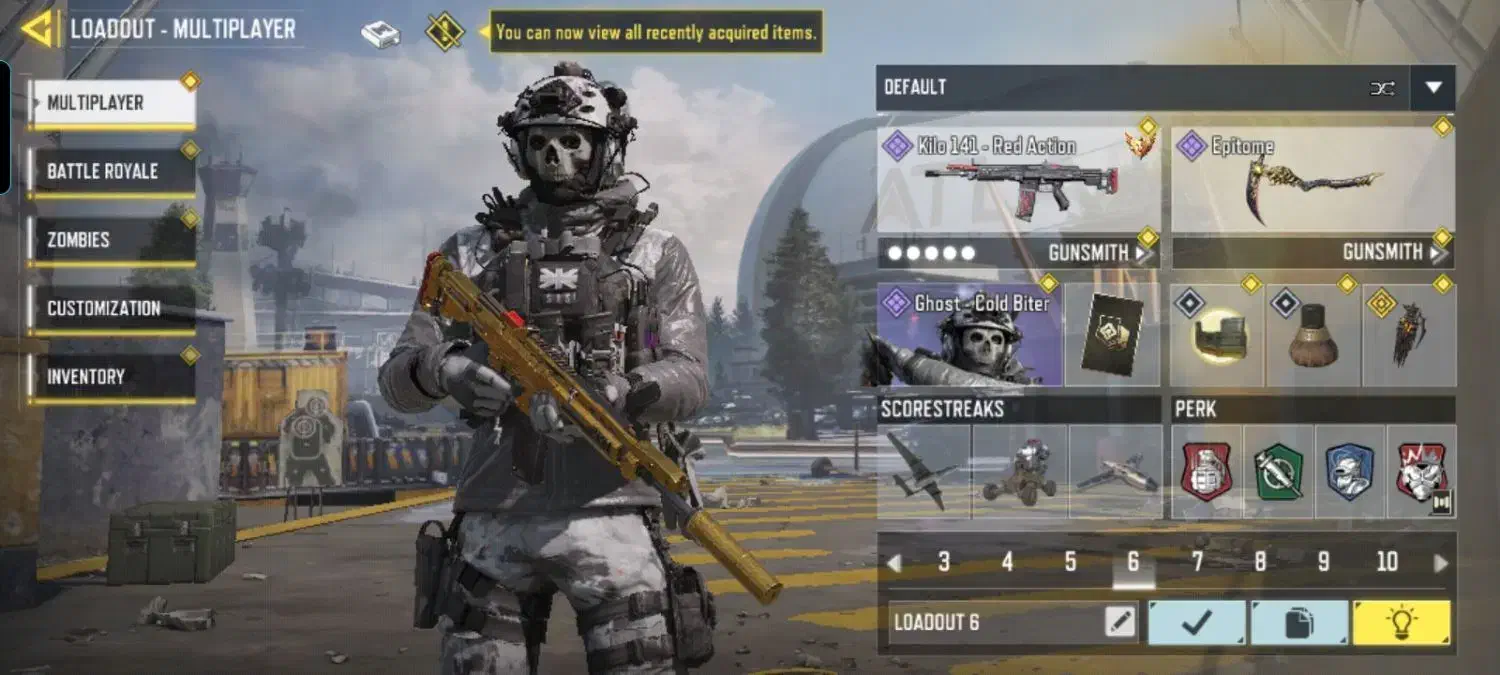This screenshot has width=1500, height=675.
Task: Open the predator missile scorestreak slot
Action: 1115,471
